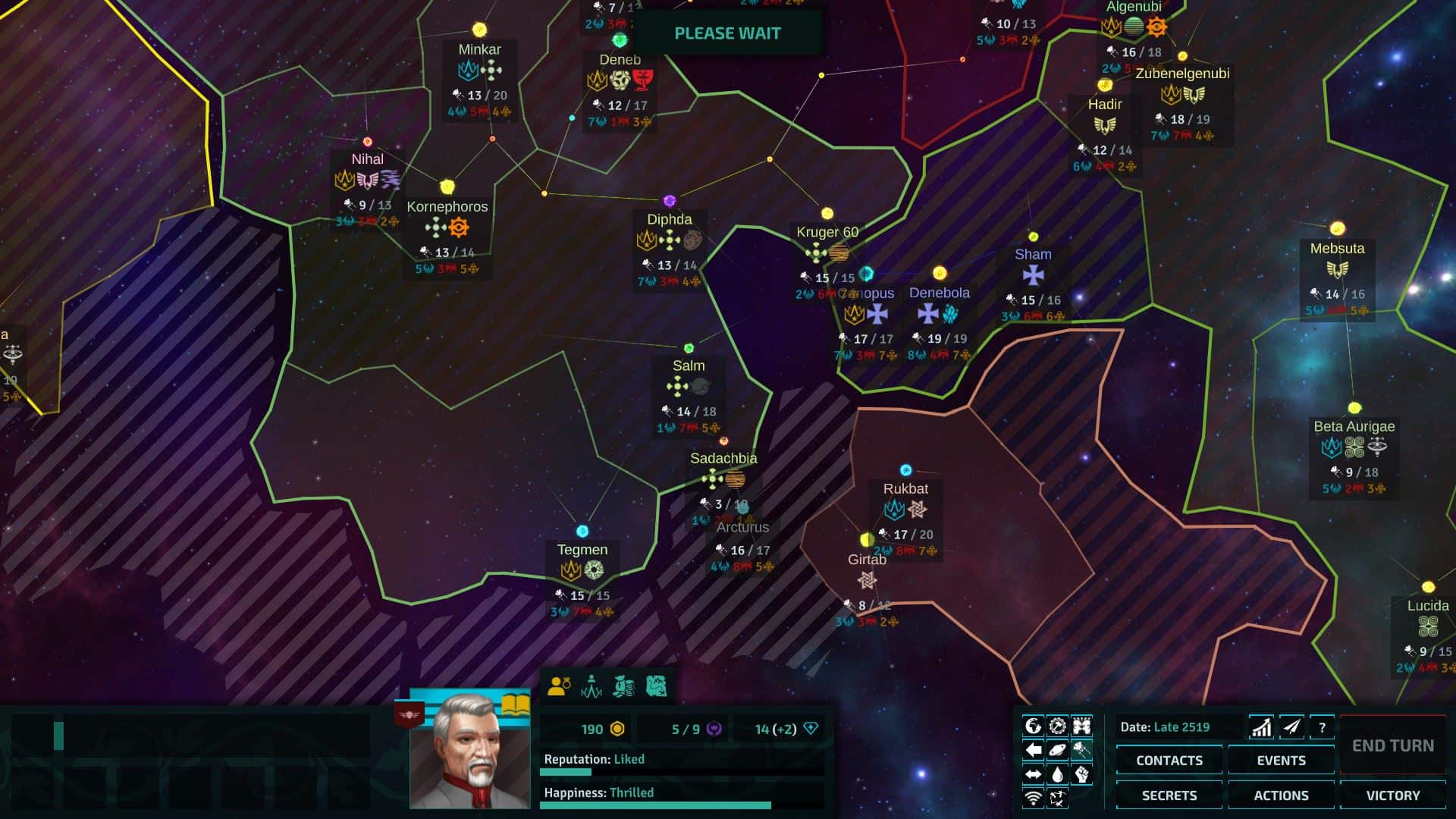Open the yellow book icon on portrait
The width and height of the screenshot is (1456, 819).
[516, 704]
